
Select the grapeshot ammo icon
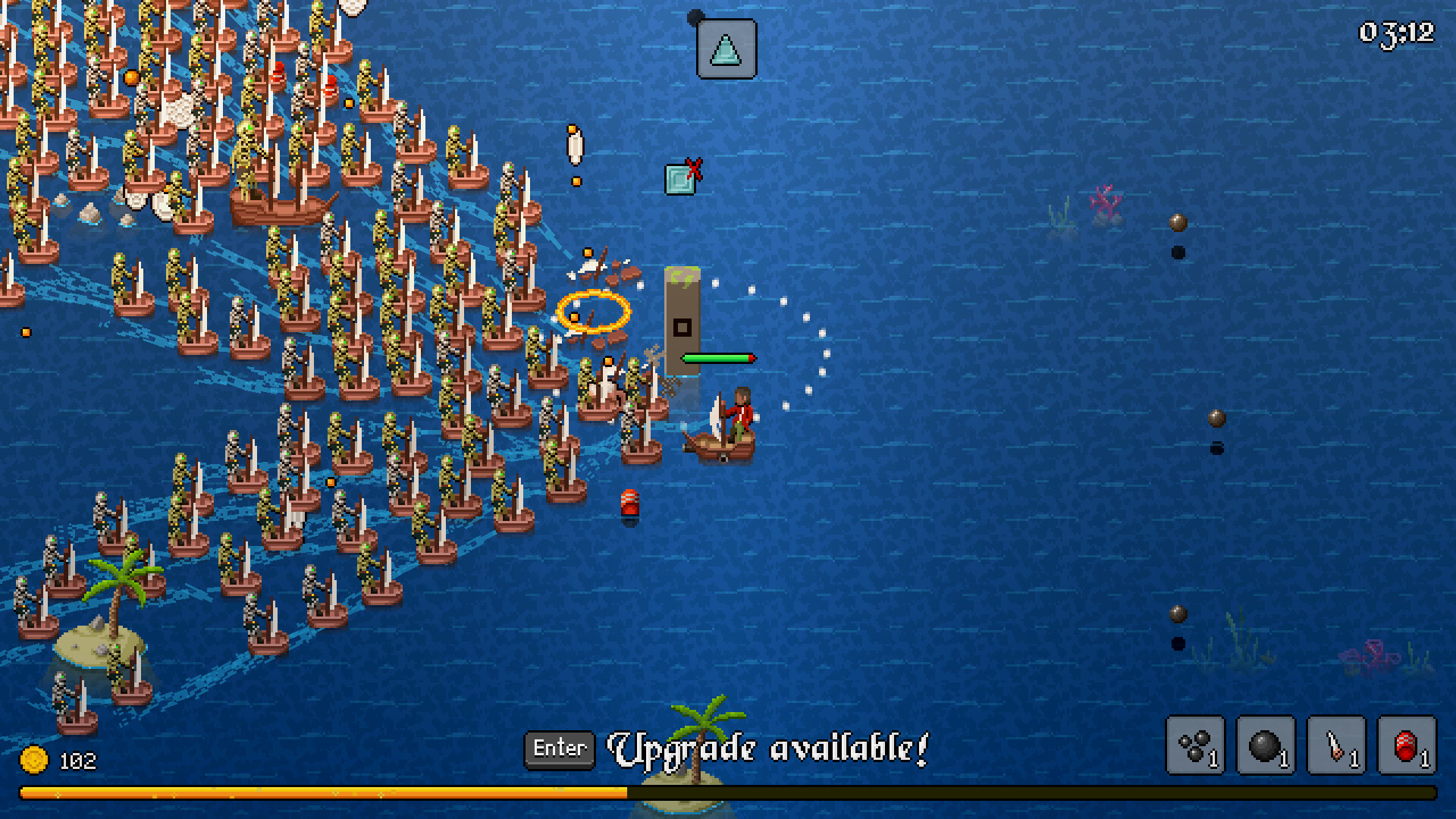click(1194, 745)
